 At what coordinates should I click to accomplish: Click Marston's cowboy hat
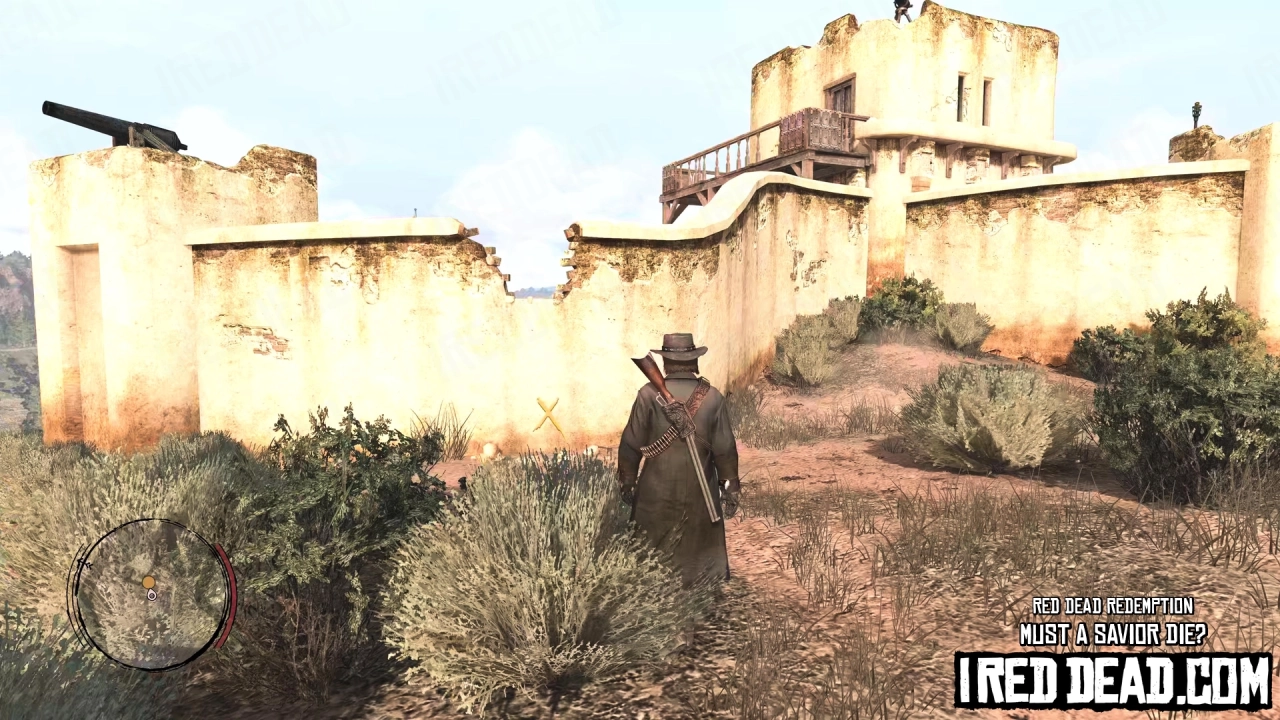pos(676,345)
